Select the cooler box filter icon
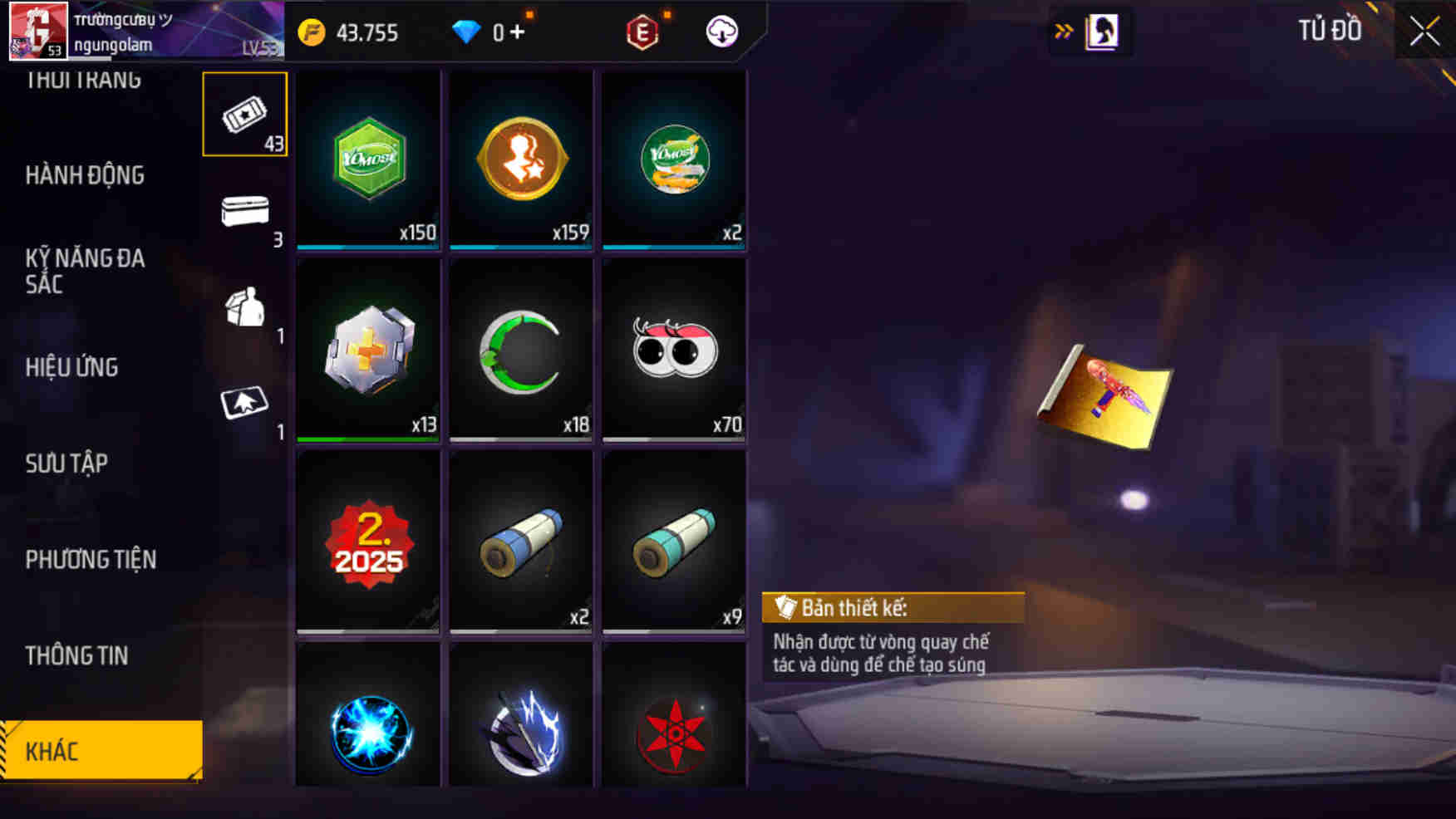 [x=245, y=209]
